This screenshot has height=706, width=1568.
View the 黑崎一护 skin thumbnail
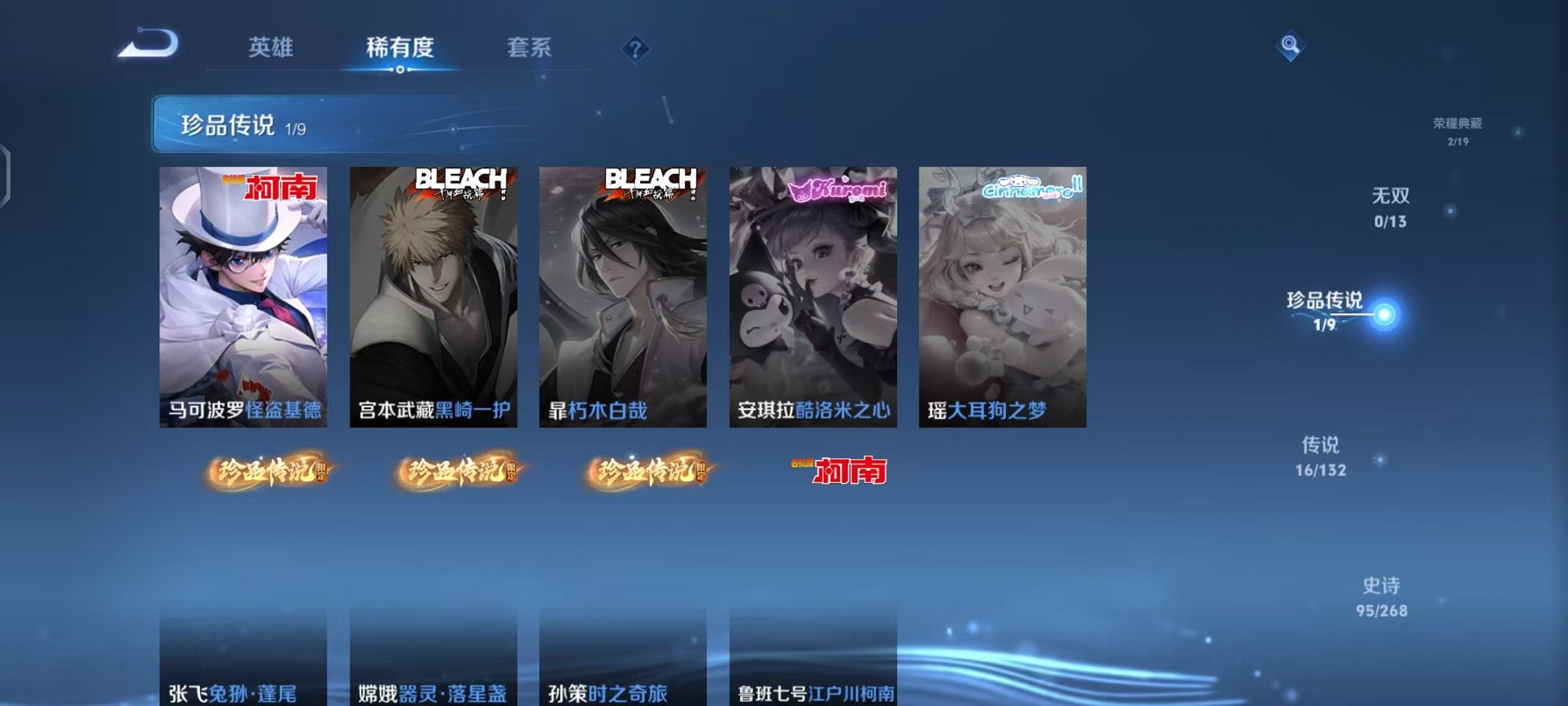436,292
